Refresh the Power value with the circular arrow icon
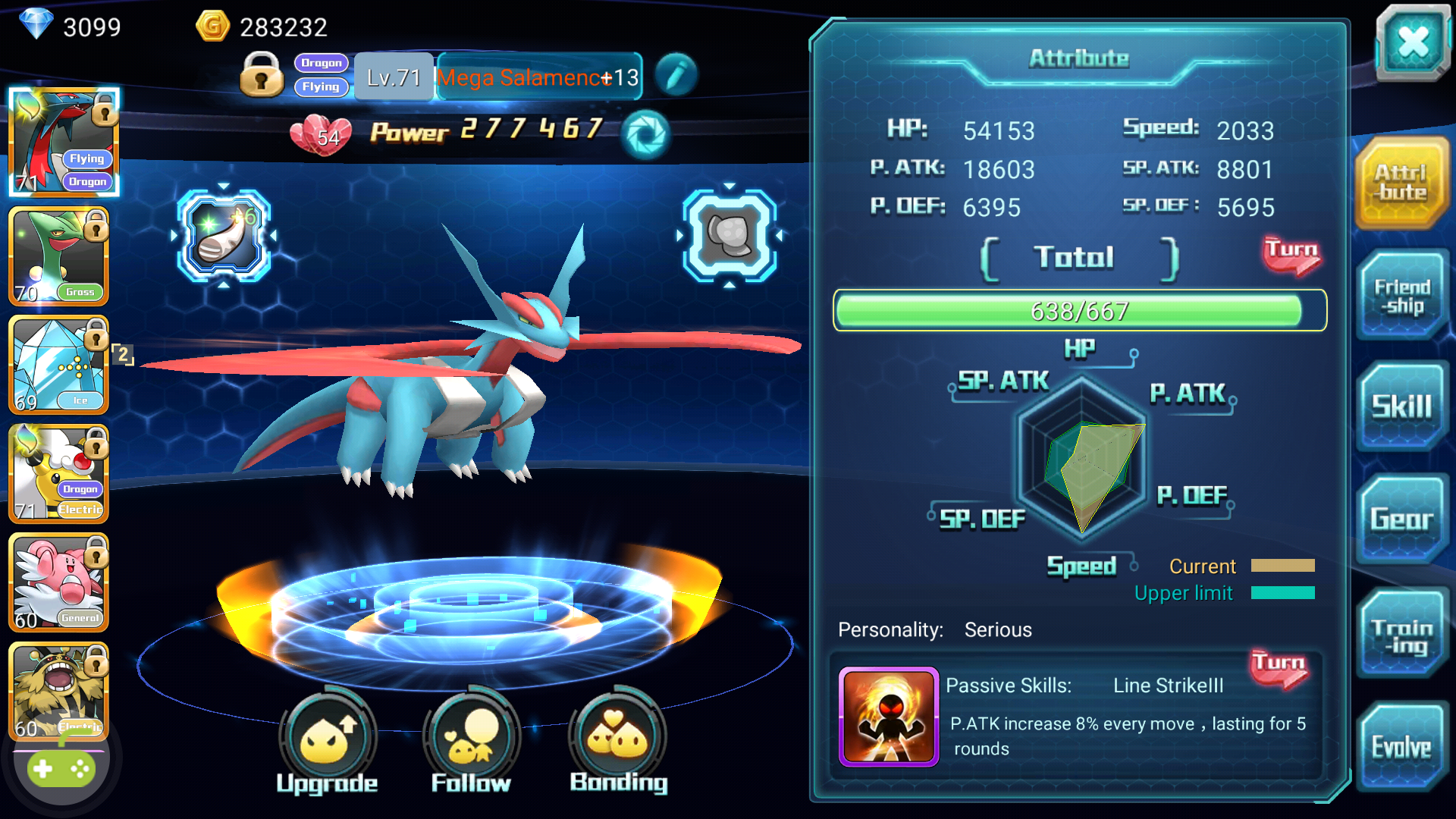 [x=645, y=135]
